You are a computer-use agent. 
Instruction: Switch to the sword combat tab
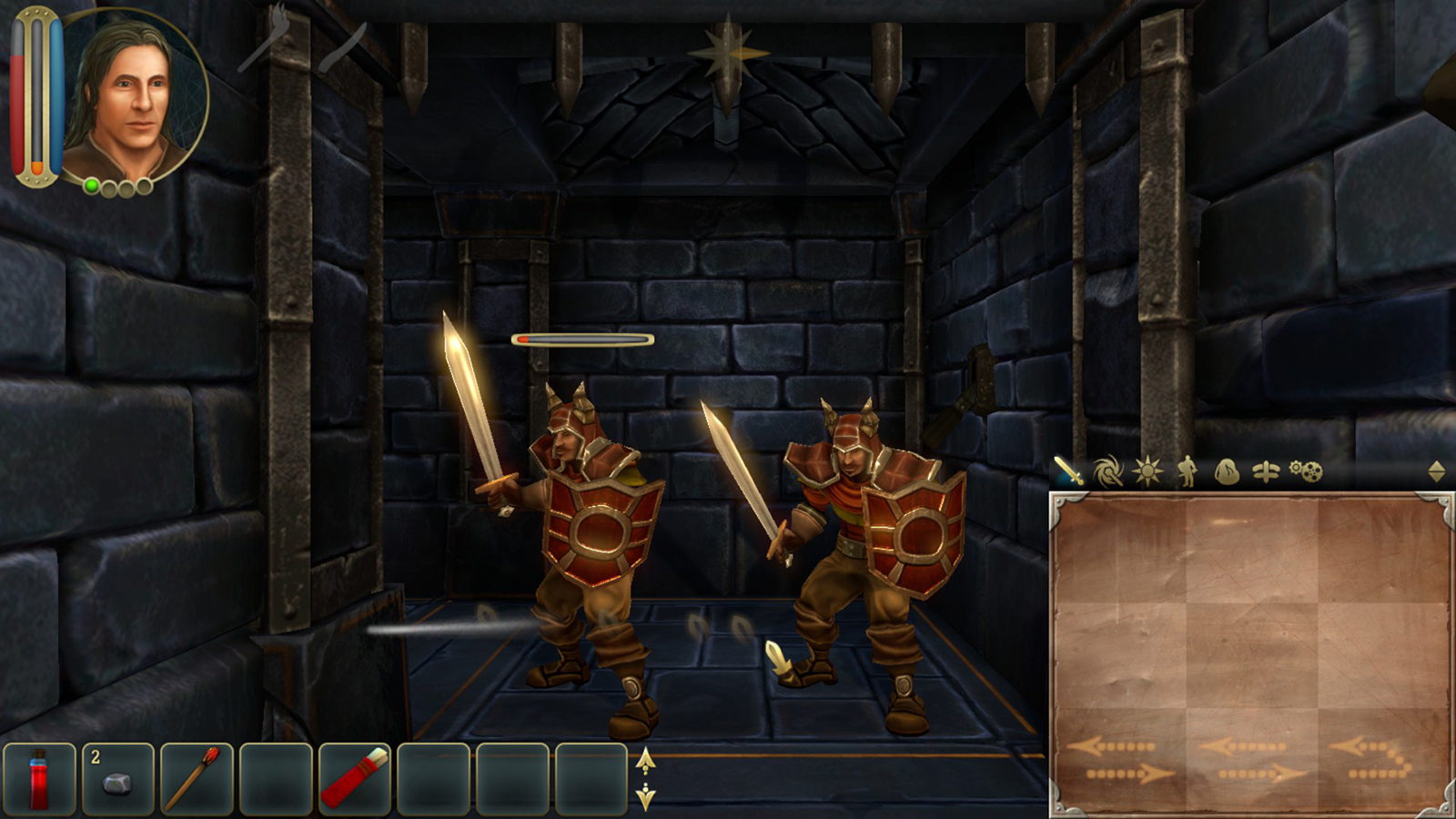click(1069, 471)
